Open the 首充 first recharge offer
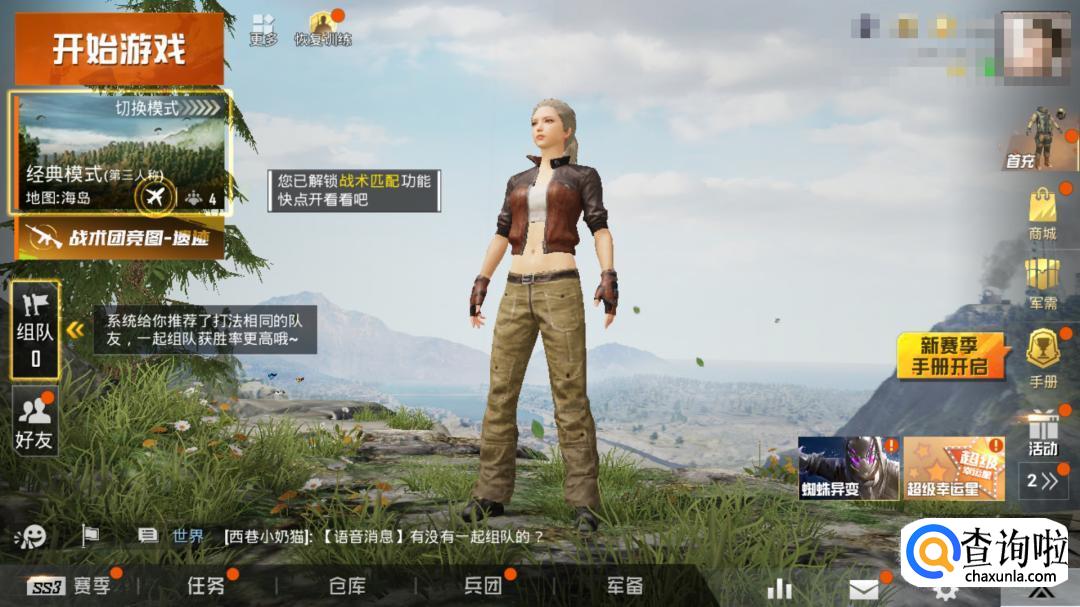The width and height of the screenshot is (1080, 607). click(x=1043, y=140)
